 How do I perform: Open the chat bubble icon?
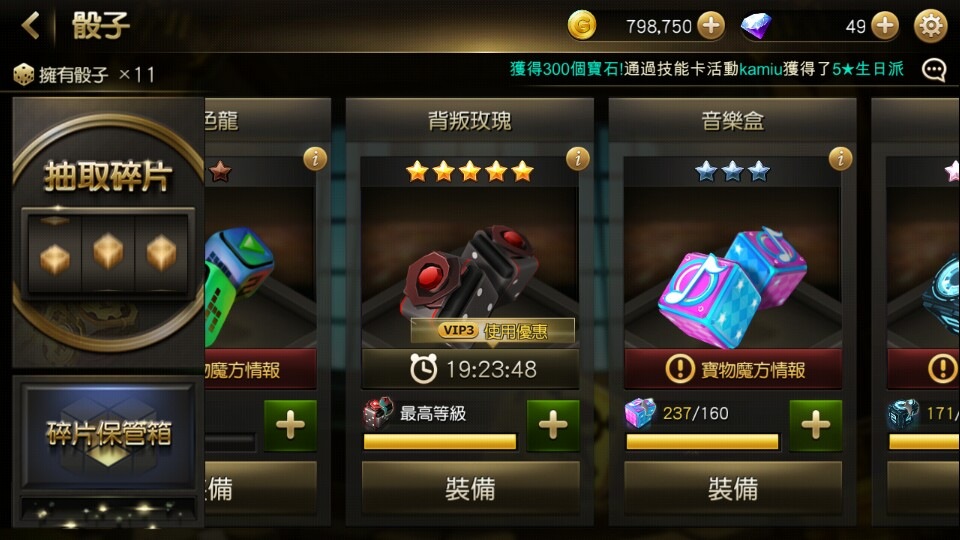tap(934, 70)
